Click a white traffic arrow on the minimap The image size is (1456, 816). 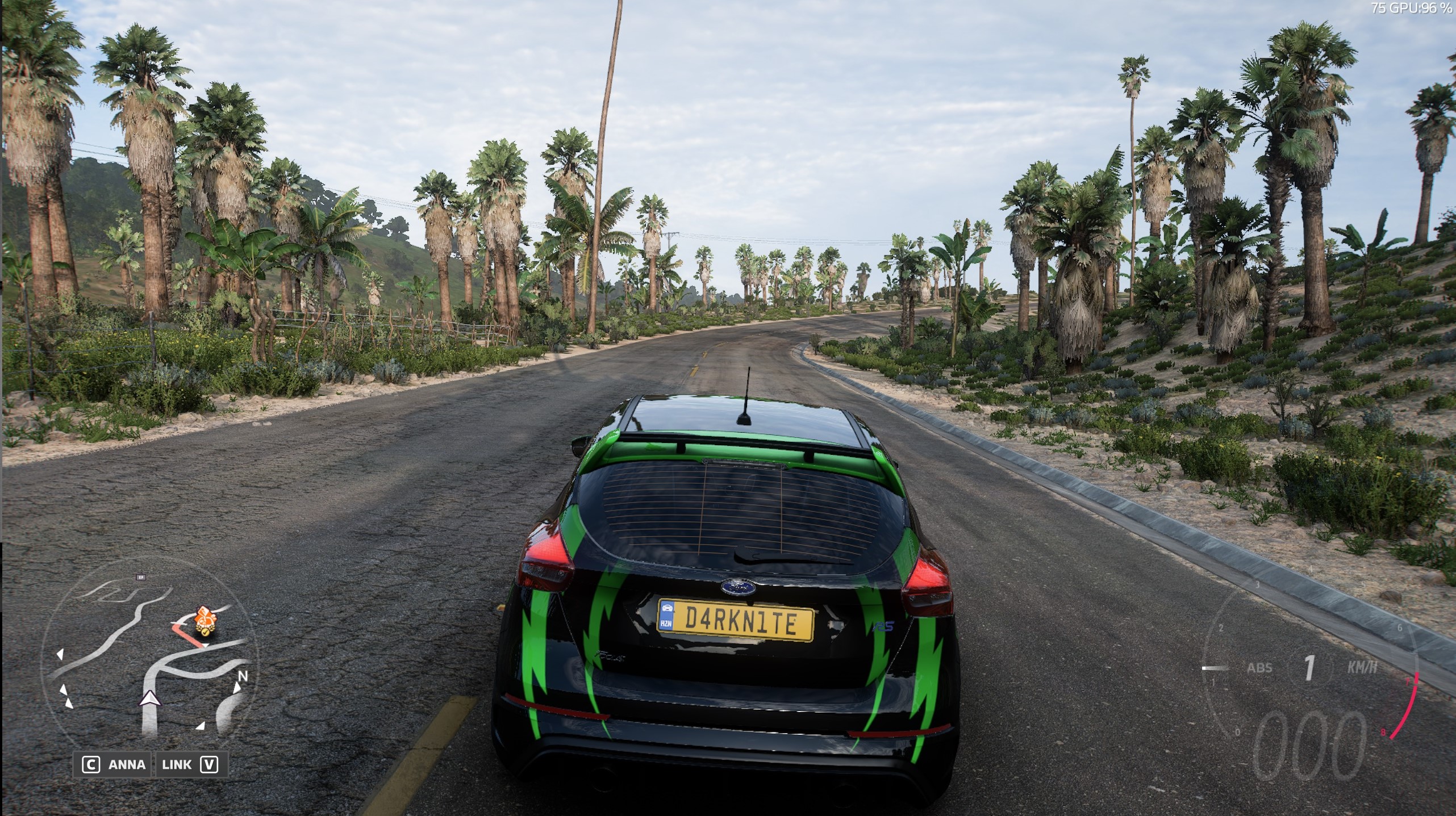(61, 654)
